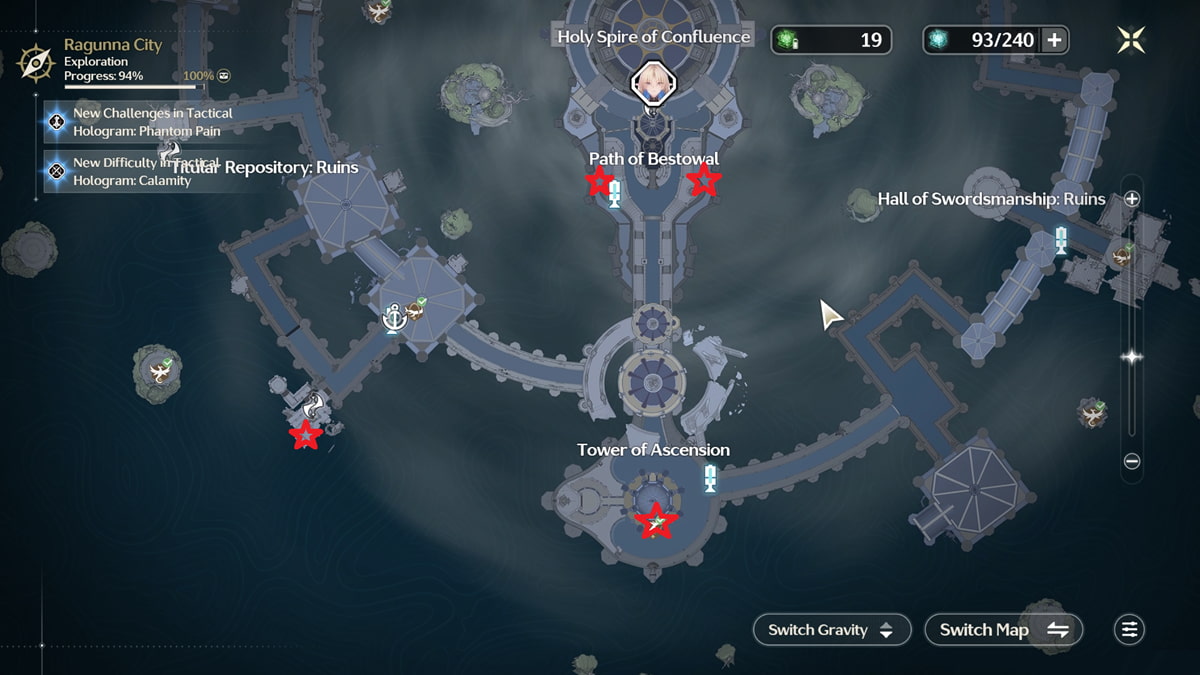Image resolution: width=1200 pixels, height=675 pixels.
Task: Zoom in using the map plus button
Action: coord(1132,199)
